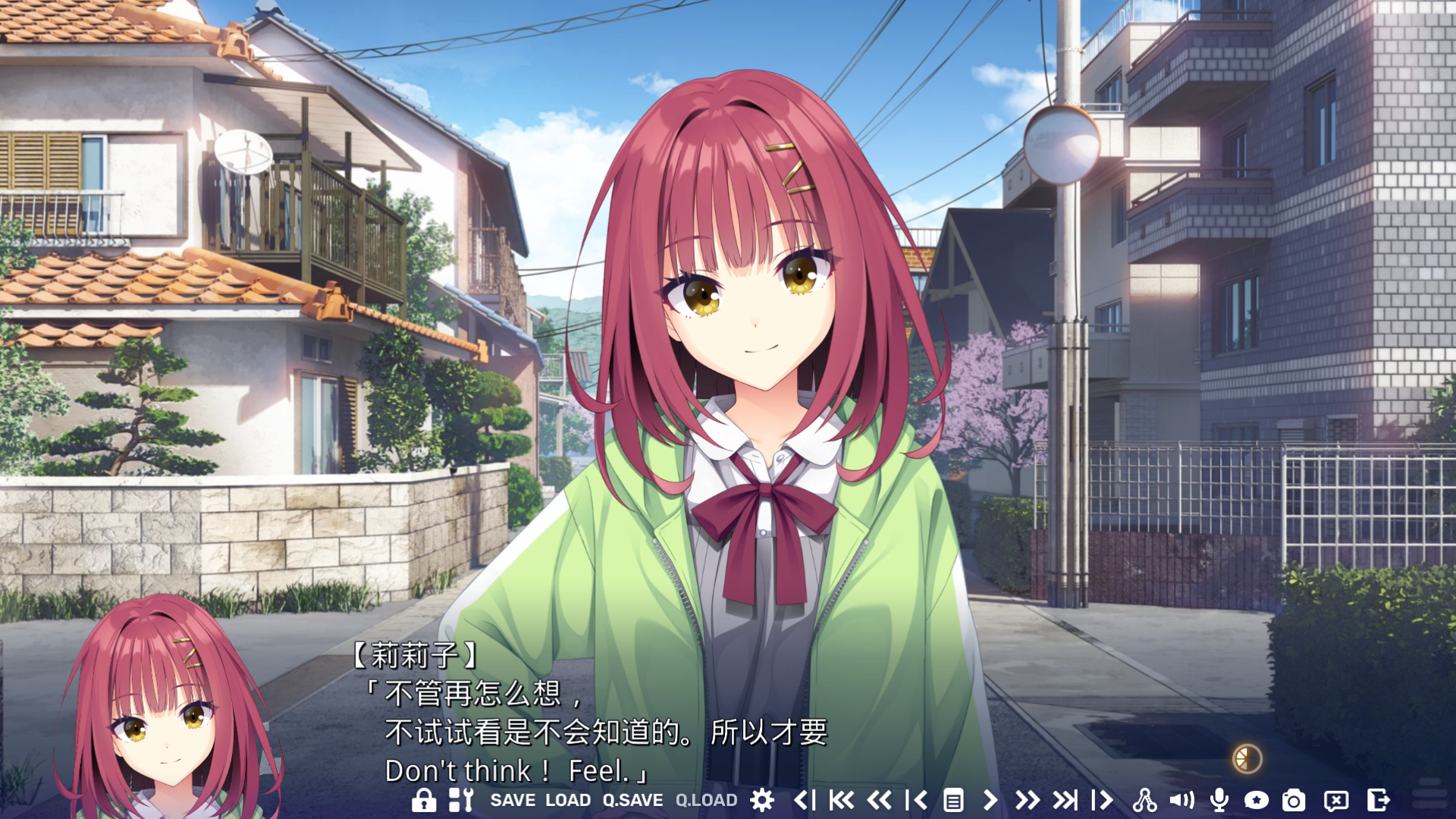
Task: Open the faded hamburger menu
Action: [x=1429, y=792]
